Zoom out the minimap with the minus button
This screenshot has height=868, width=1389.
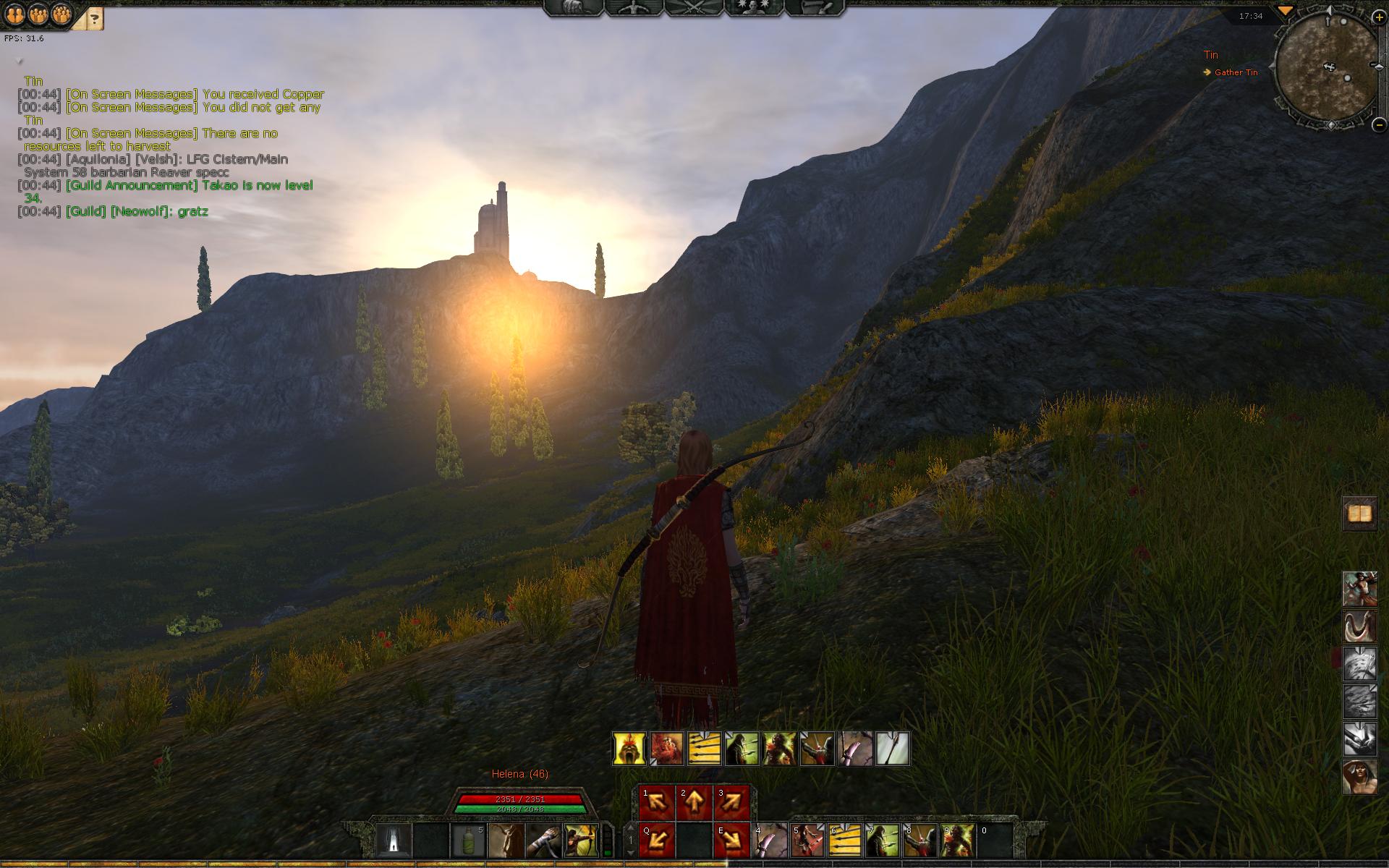coord(1379,124)
